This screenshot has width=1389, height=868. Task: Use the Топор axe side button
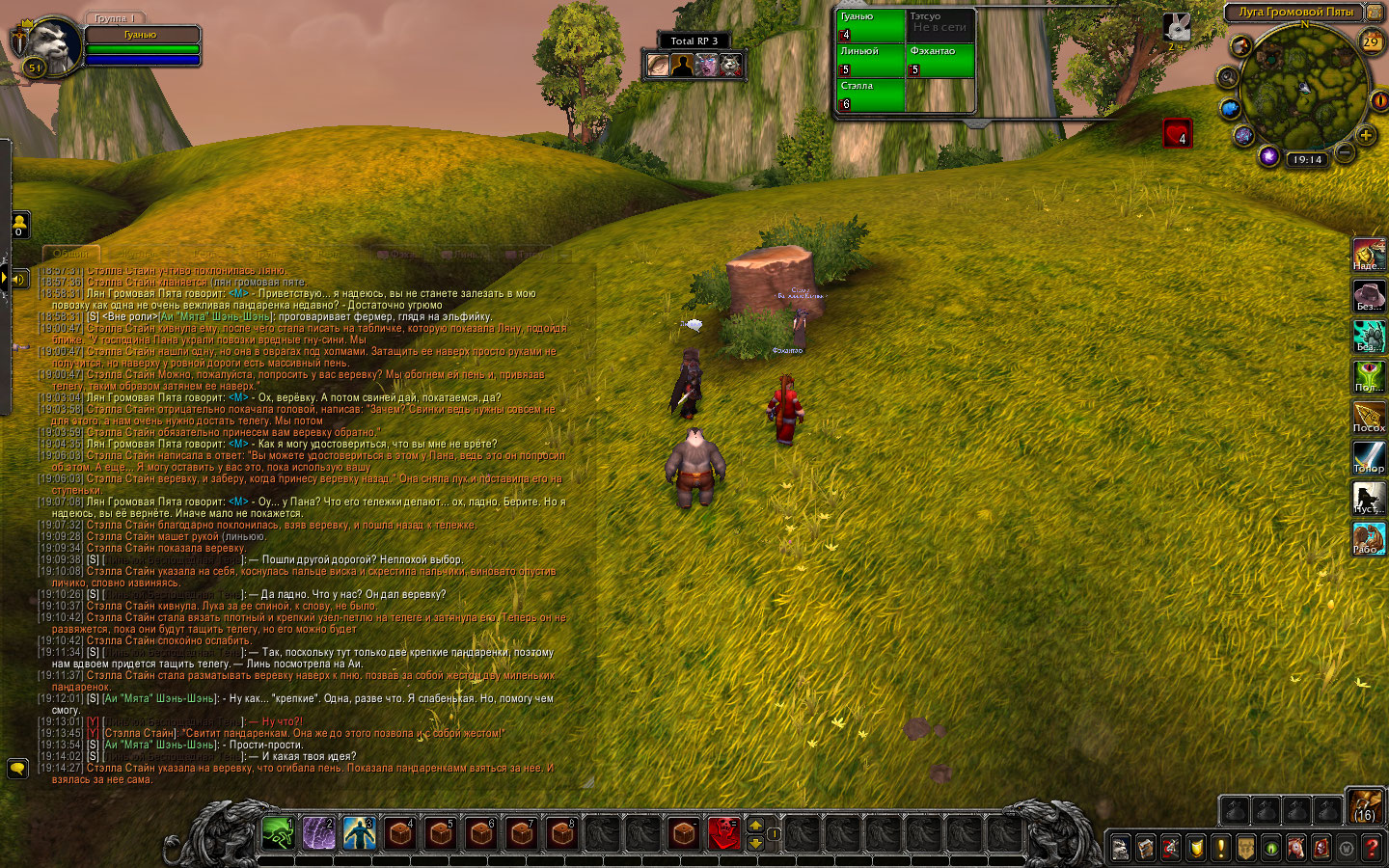point(1369,457)
